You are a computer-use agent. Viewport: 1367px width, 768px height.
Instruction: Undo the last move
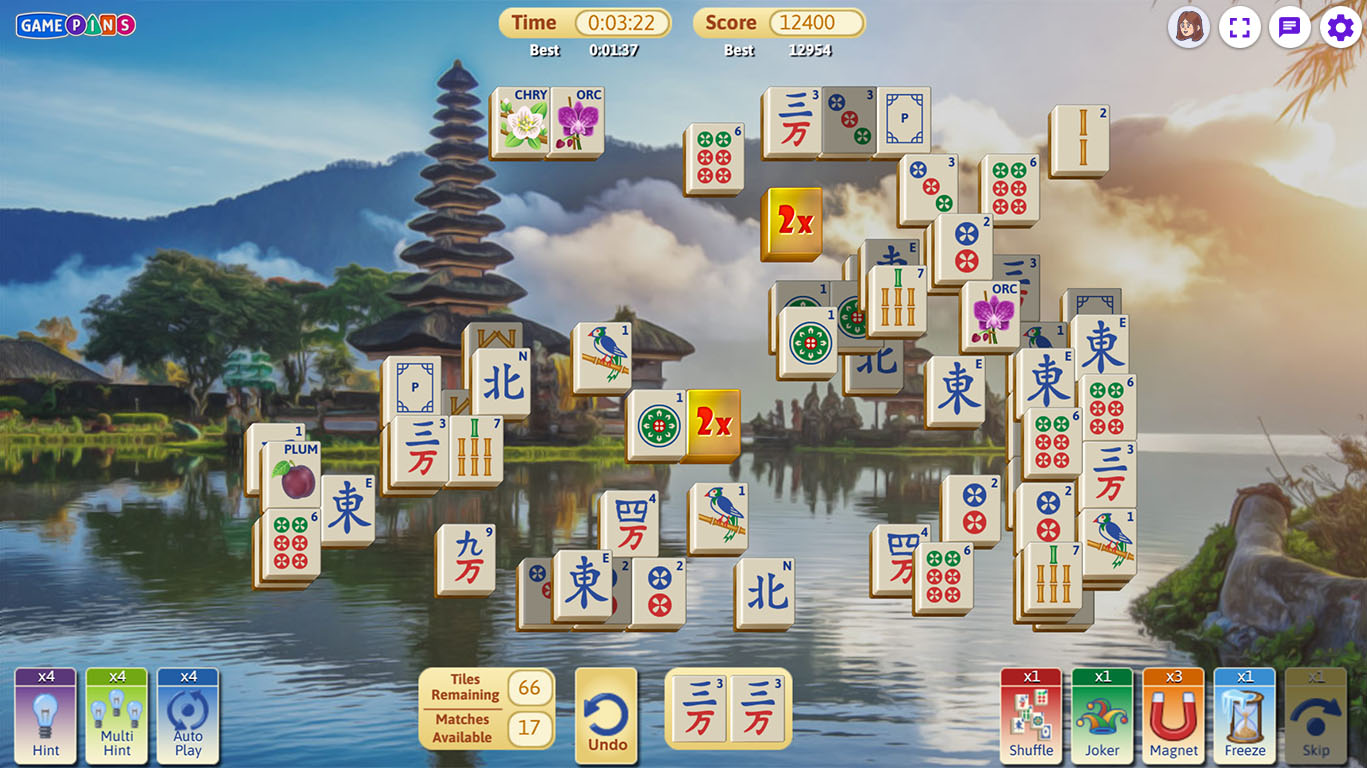[606, 716]
